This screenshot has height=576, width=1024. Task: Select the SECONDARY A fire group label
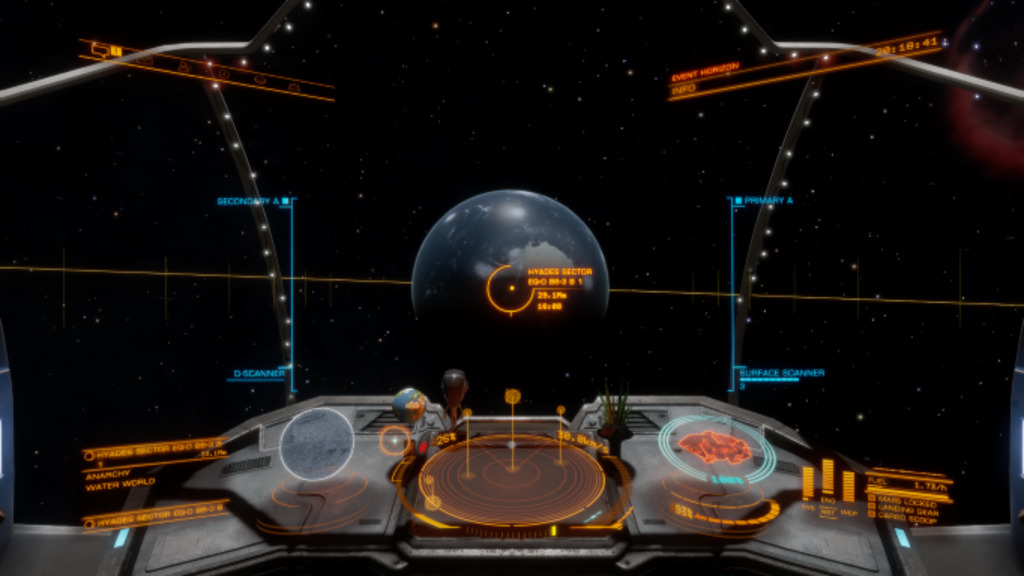click(248, 201)
